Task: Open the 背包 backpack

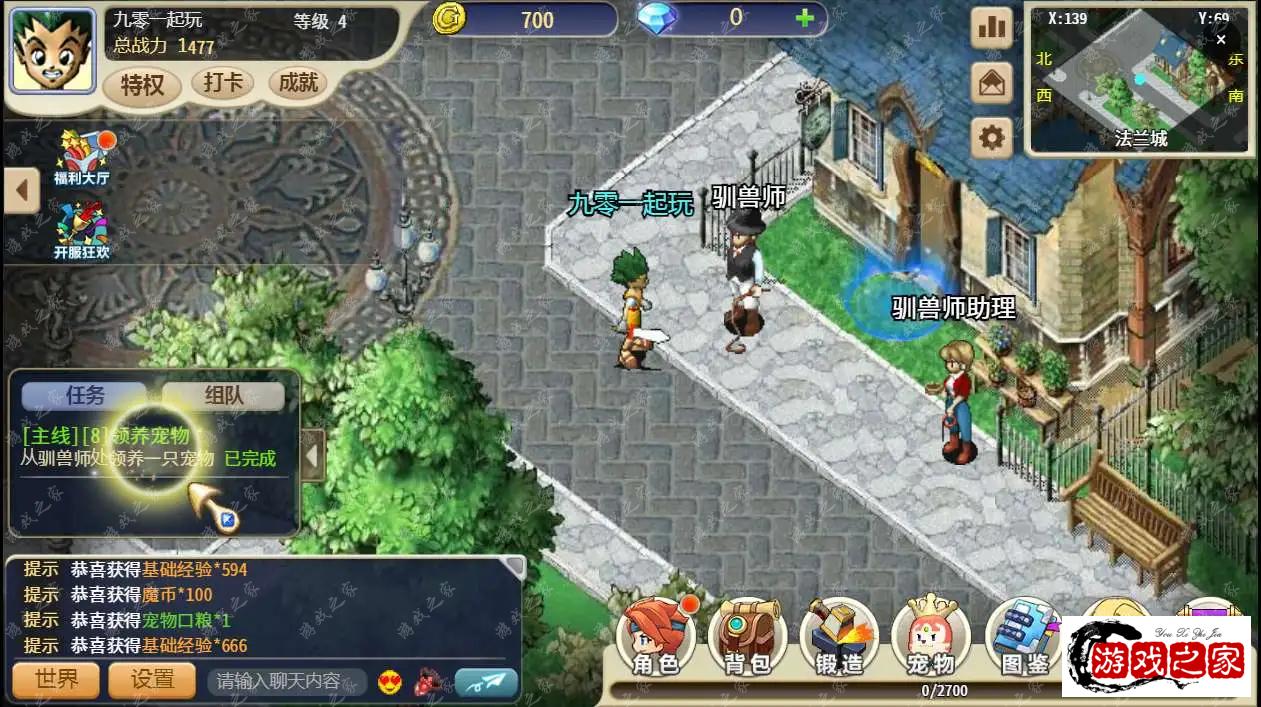Action: click(x=747, y=636)
